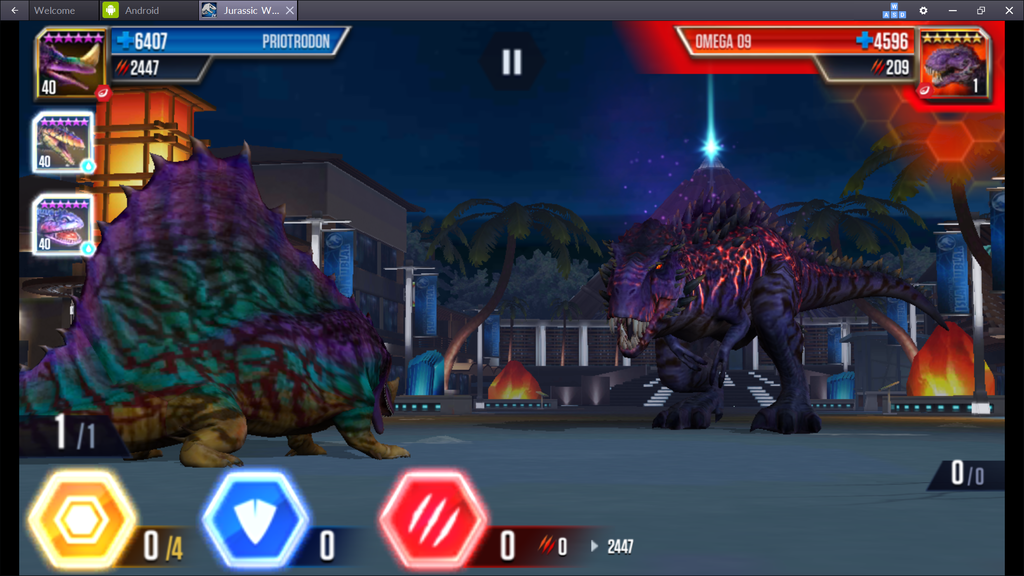Open the emulator settings gear
Screen dimensions: 1024x576
tap(923, 10)
